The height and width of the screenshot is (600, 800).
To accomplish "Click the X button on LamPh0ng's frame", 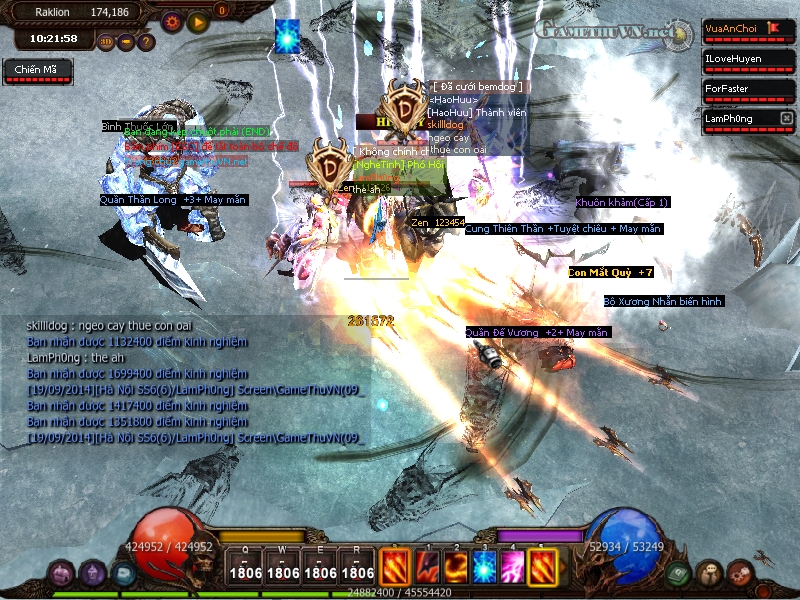I will click(x=787, y=118).
